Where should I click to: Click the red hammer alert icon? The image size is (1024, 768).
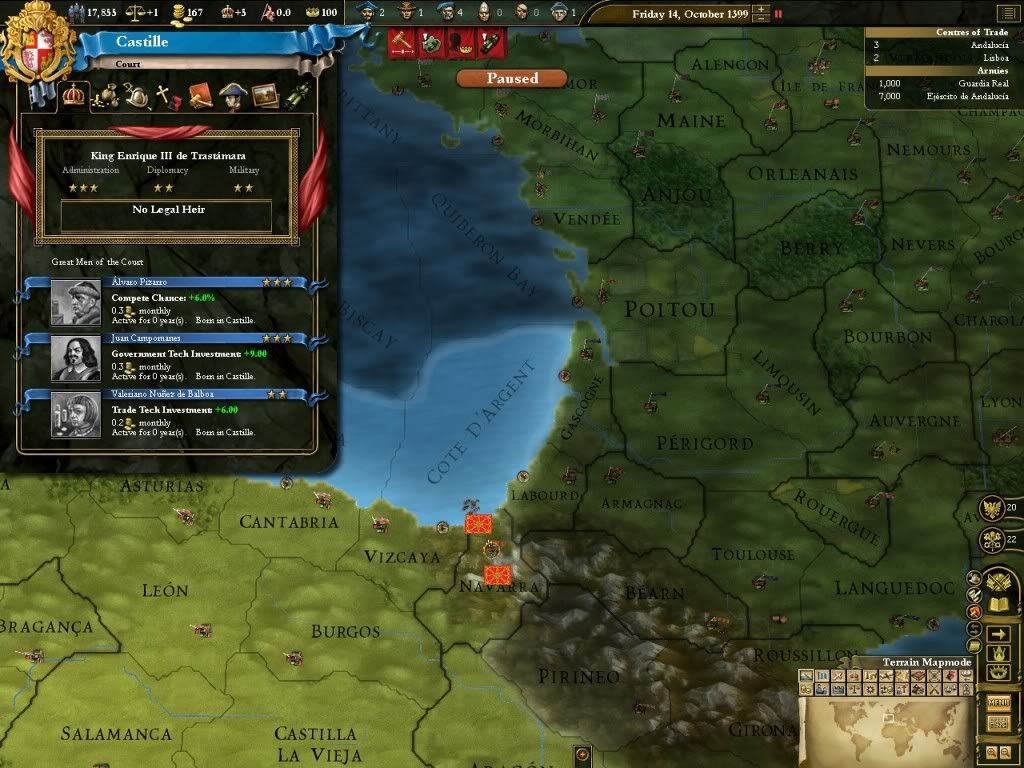pyautogui.click(x=401, y=44)
